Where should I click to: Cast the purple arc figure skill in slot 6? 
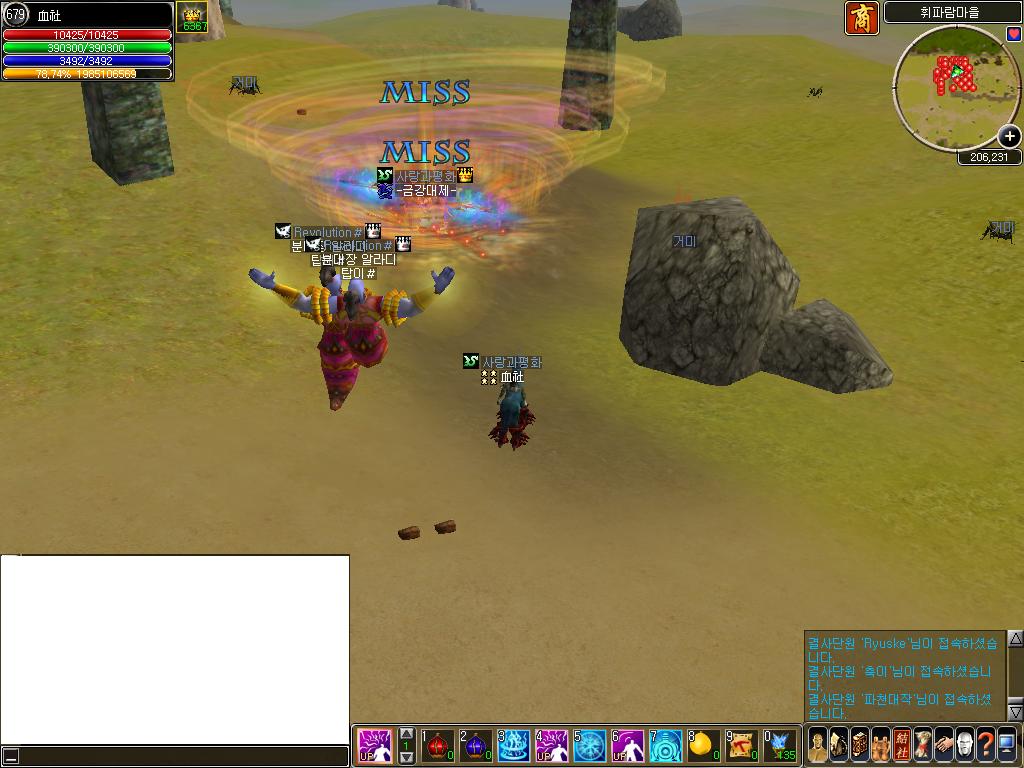(628, 745)
